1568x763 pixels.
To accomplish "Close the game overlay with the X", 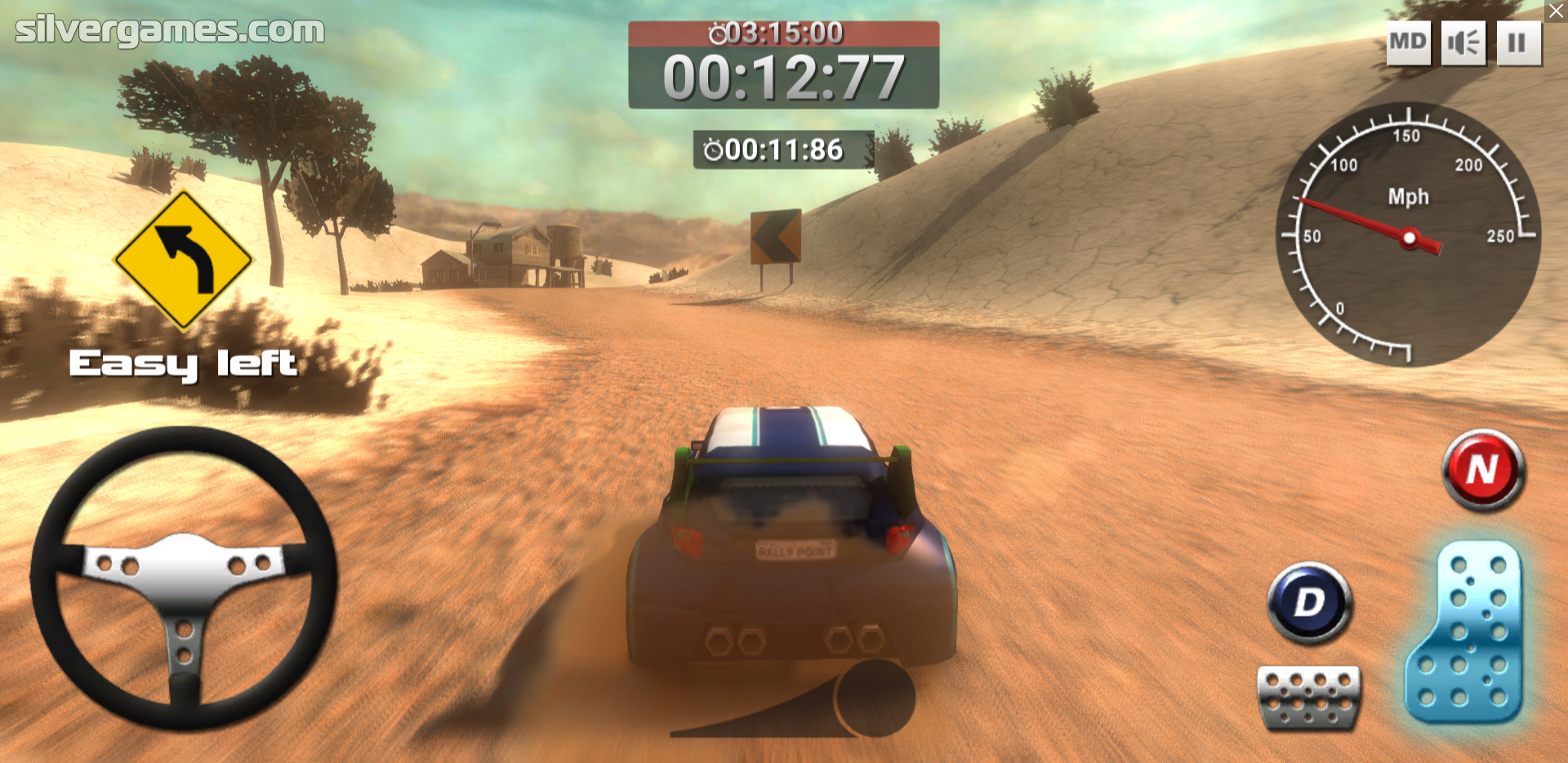I will point(1557,11).
